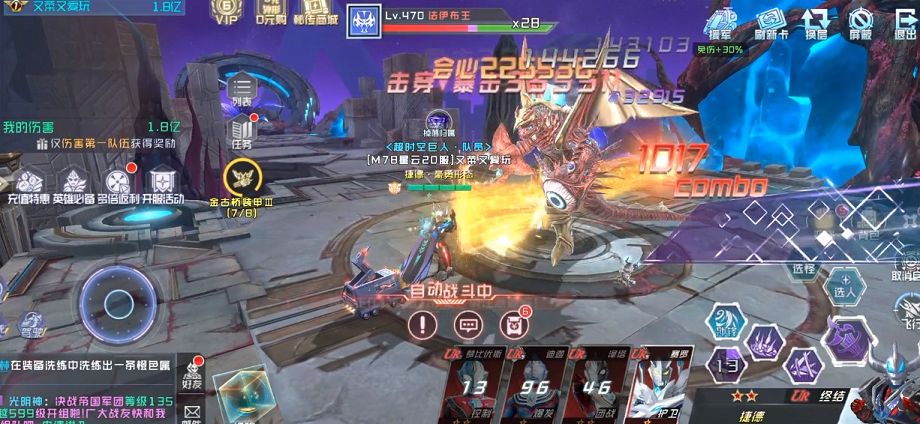Image resolution: width=920 pixels, height=424 pixels.
Task: Open 英雄必备 hero essentials
Action: pyautogui.click(x=74, y=187)
